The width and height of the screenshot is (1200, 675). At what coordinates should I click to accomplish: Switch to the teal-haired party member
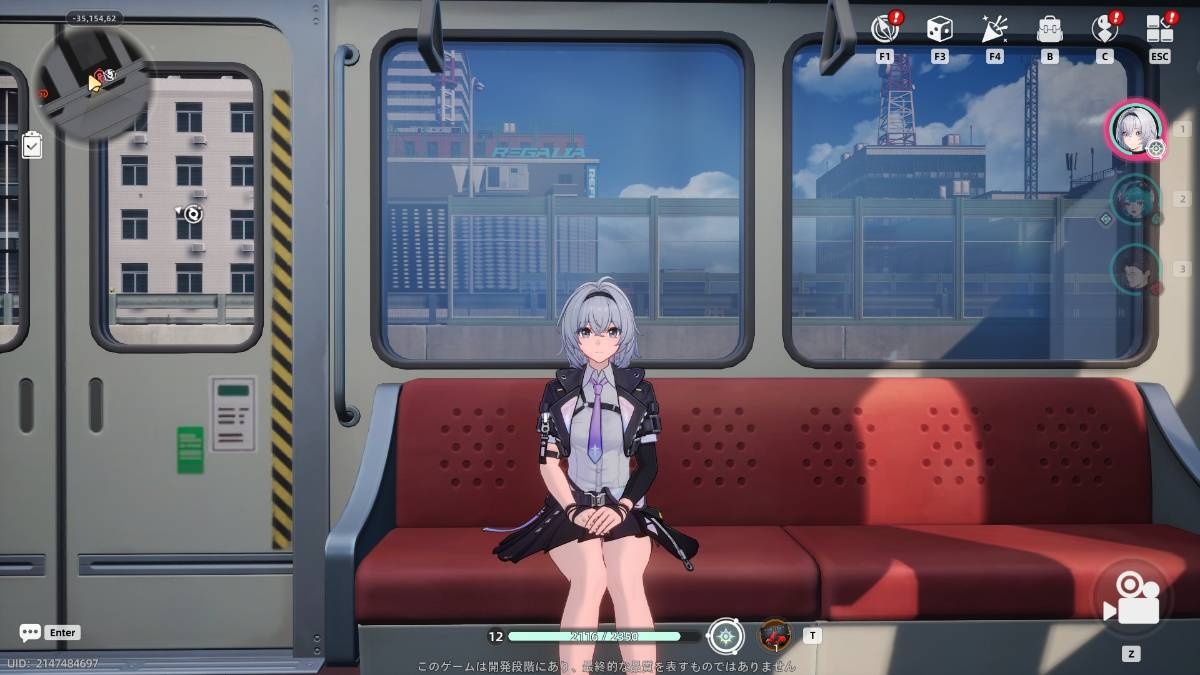[x=1135, y=199]
